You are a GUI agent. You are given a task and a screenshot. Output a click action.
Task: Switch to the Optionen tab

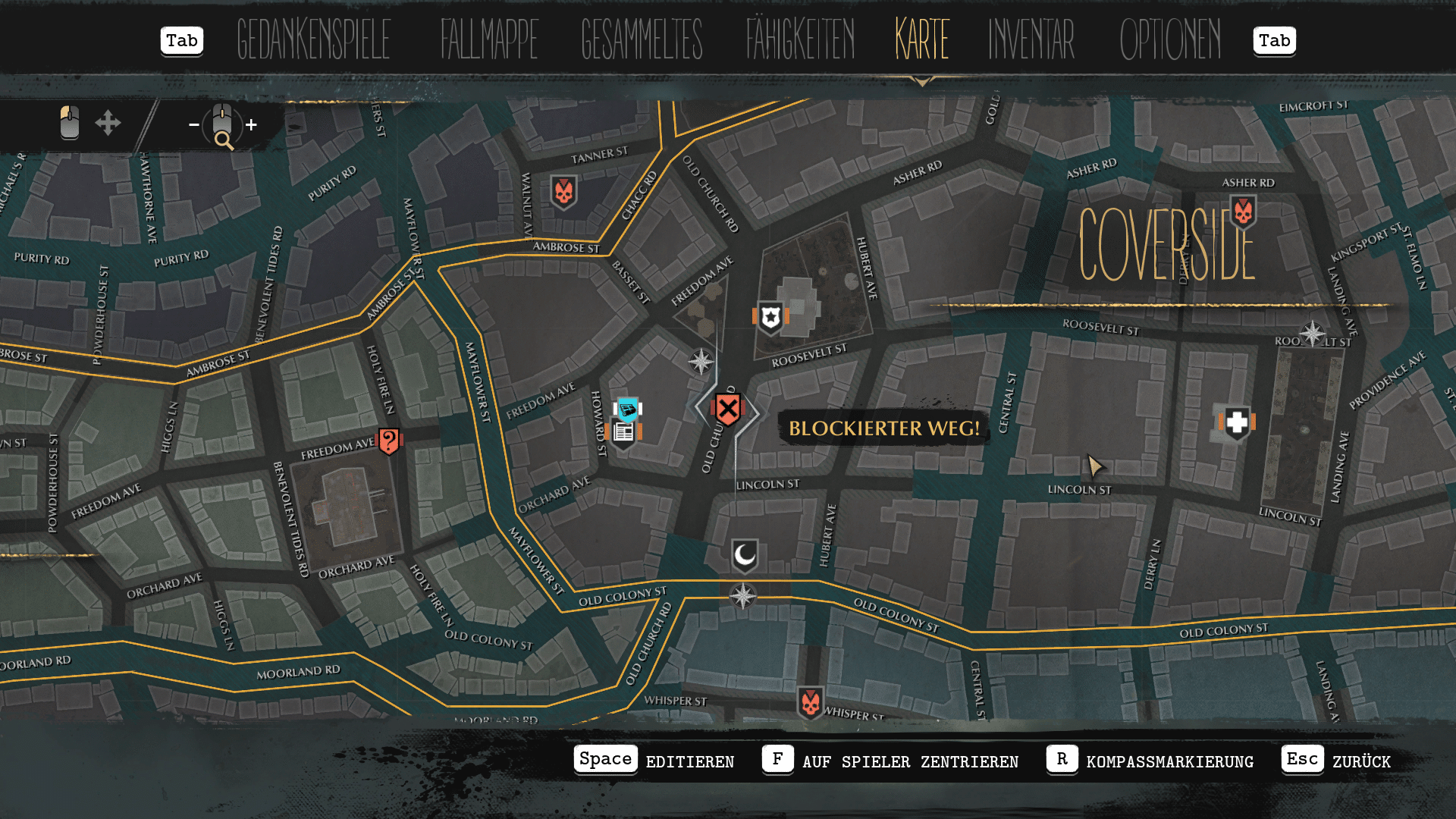(x=1170, y=39)
